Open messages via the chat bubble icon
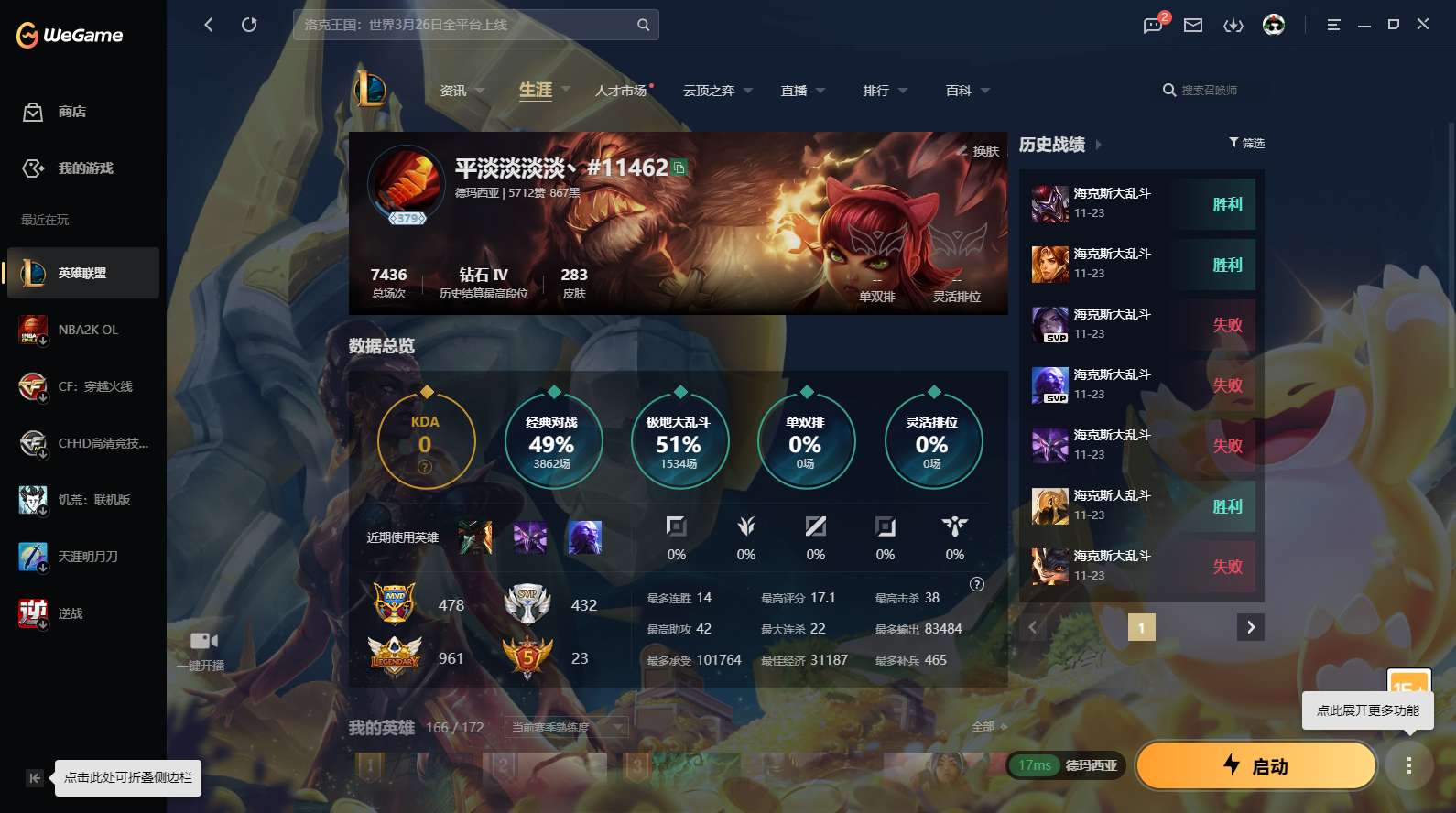 tap(1152, 25)
